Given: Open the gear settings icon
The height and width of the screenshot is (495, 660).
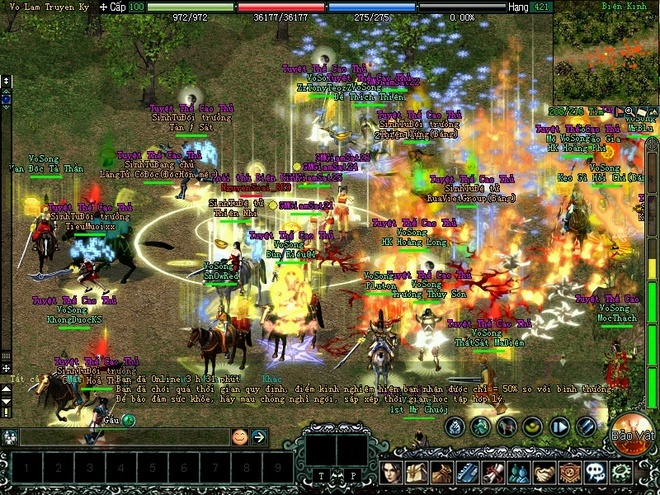Looking at the screenshot, I should 620,472.
